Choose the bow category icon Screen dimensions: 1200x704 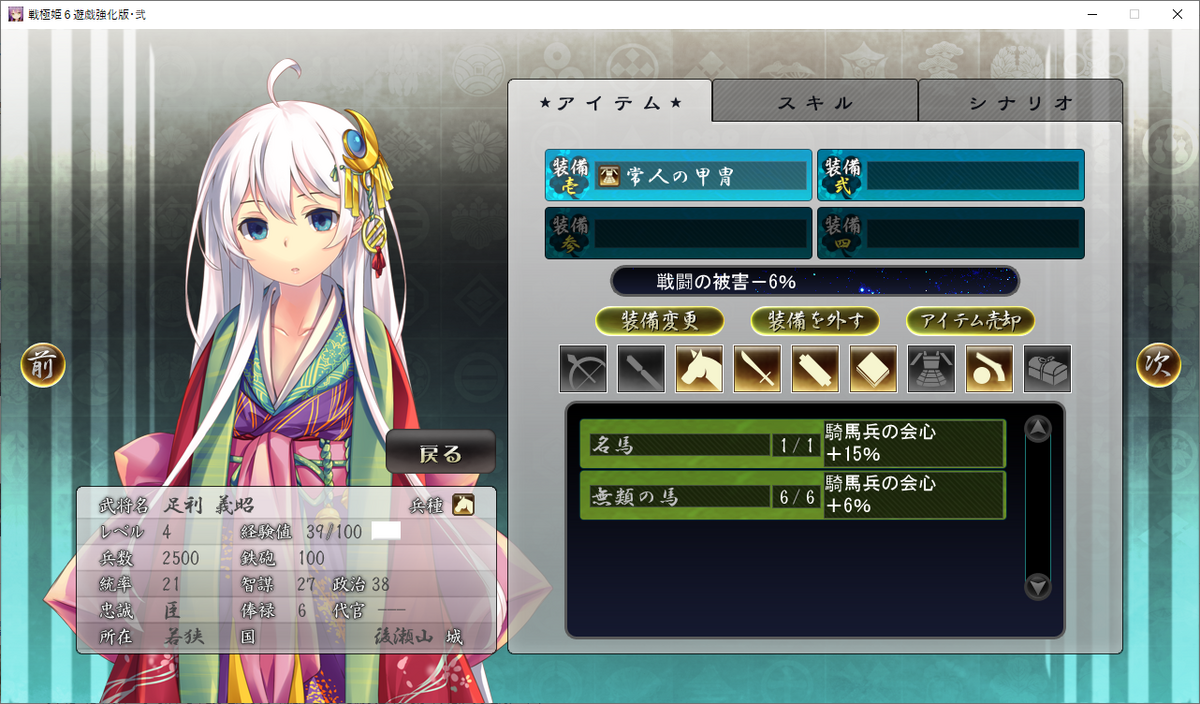[583, 369]
